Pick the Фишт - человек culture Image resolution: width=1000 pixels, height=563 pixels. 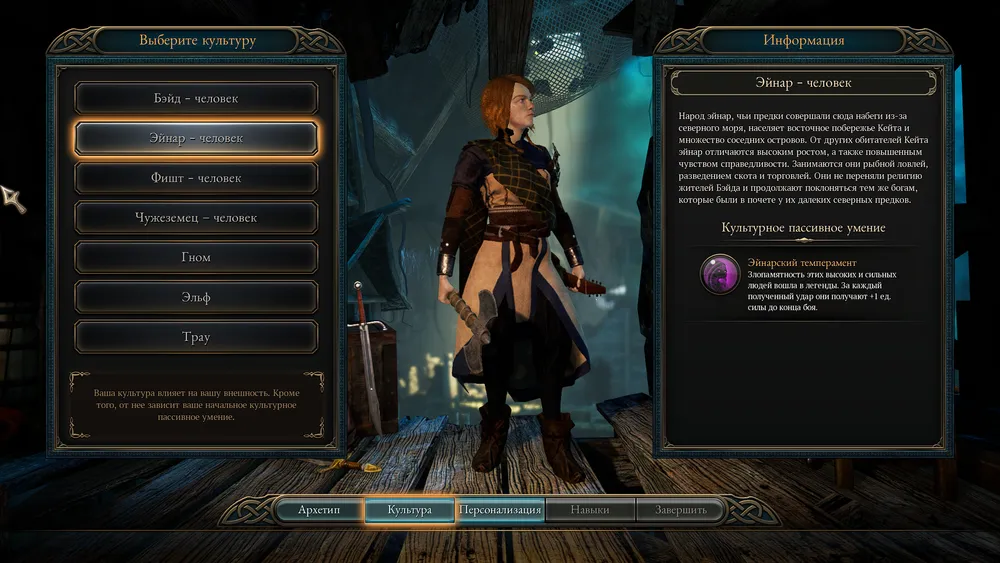[196, 178]
